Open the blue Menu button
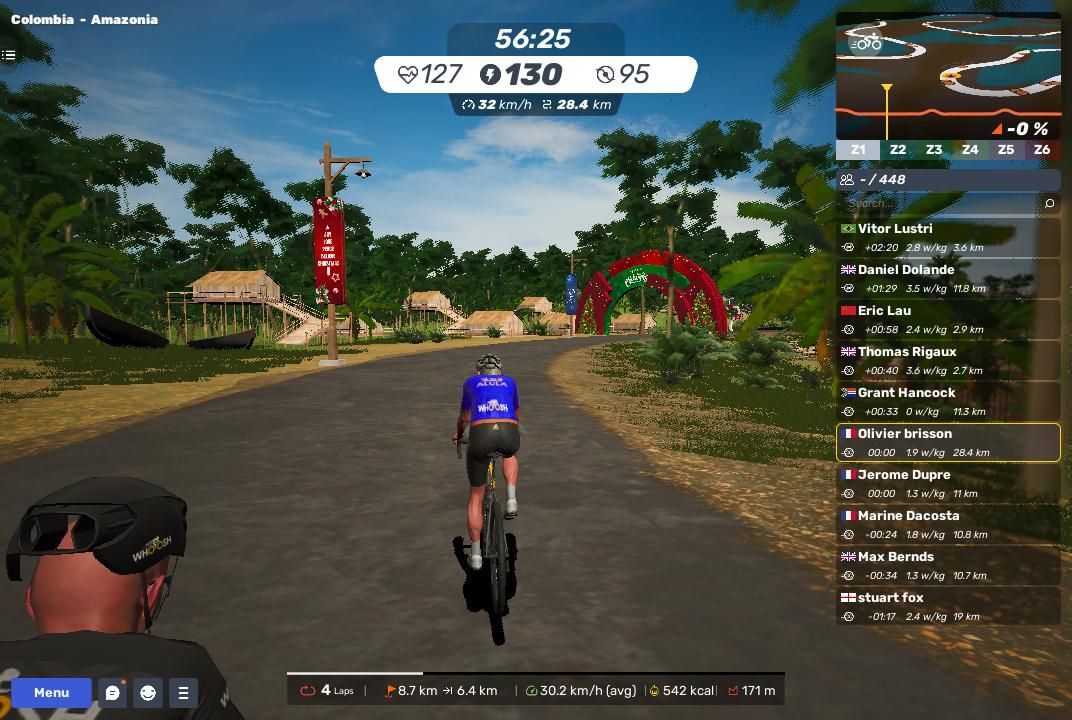The width and height of the screenshot is (1072, 720). tap(51, 692)
